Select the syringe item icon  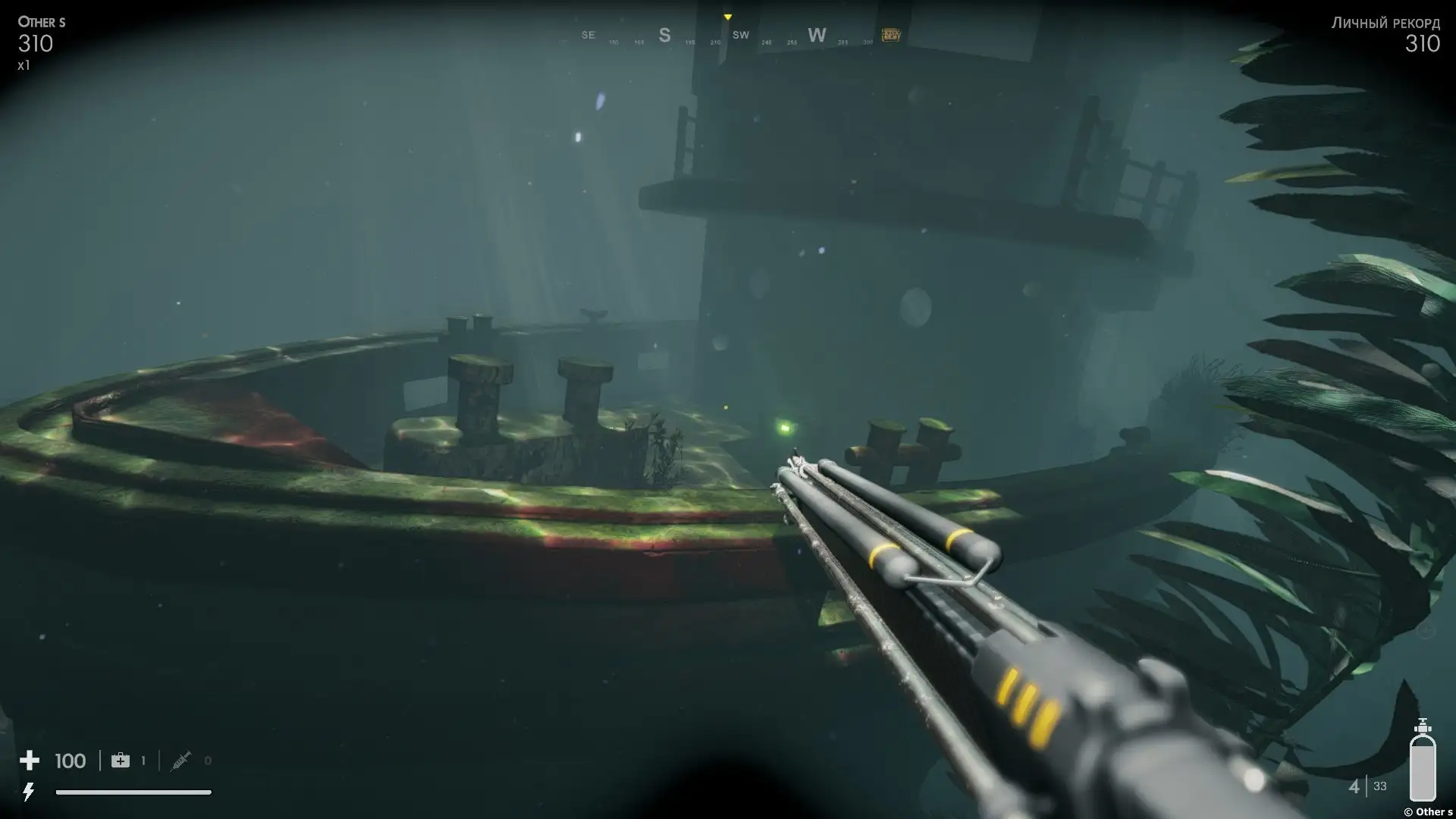pyautogui.click(x=180, y=761)
